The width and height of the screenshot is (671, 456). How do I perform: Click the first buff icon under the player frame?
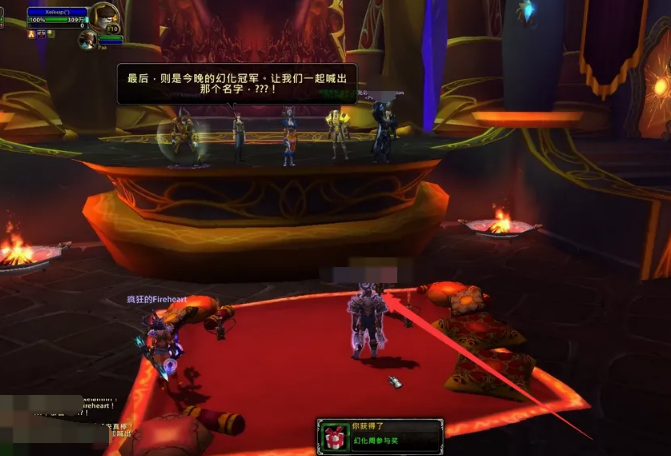tap(31, 33)
